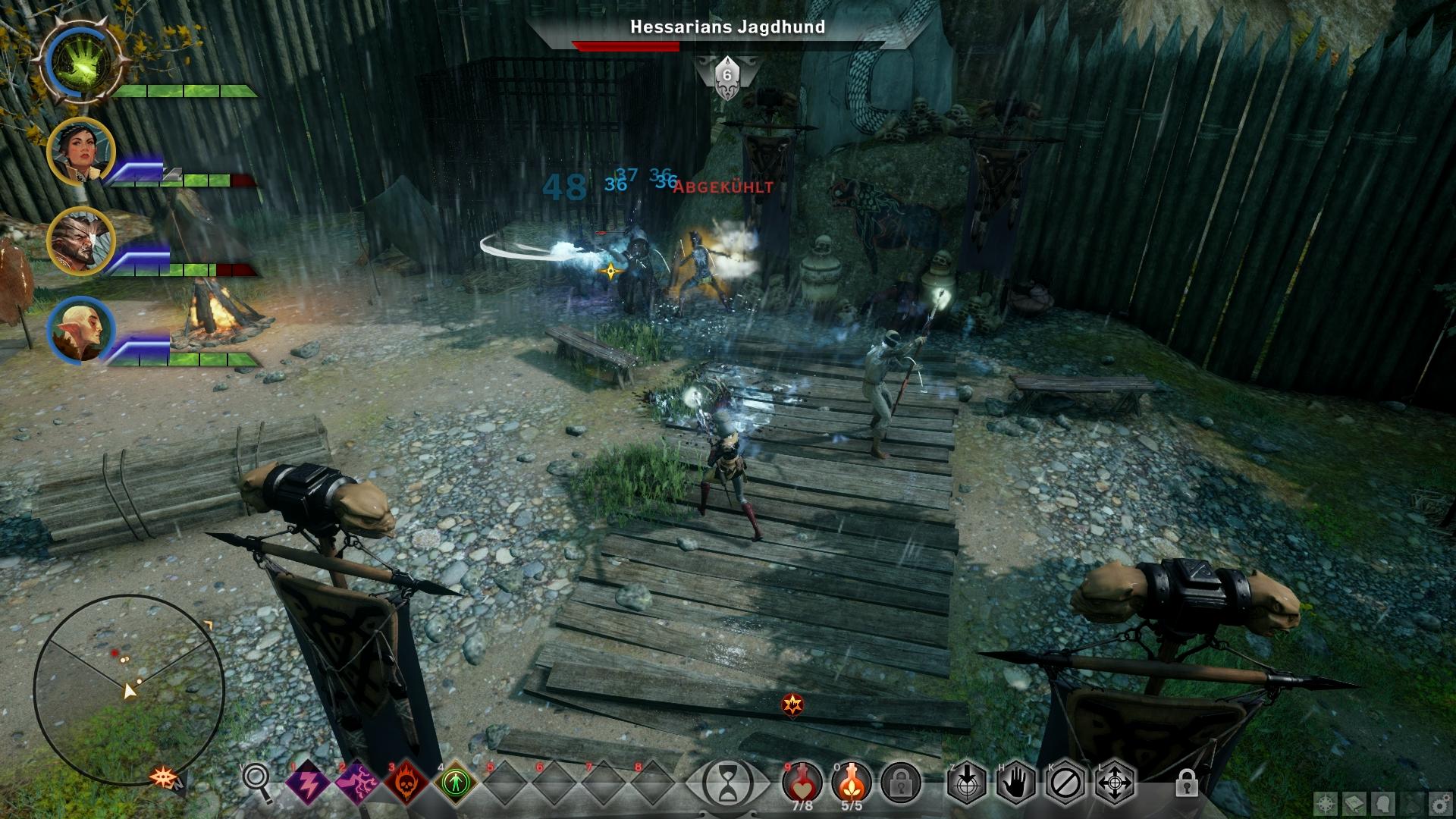Activate the purple lightning bolt ability
Viewport: 1456px width, 819px height.
click(309, 781)
